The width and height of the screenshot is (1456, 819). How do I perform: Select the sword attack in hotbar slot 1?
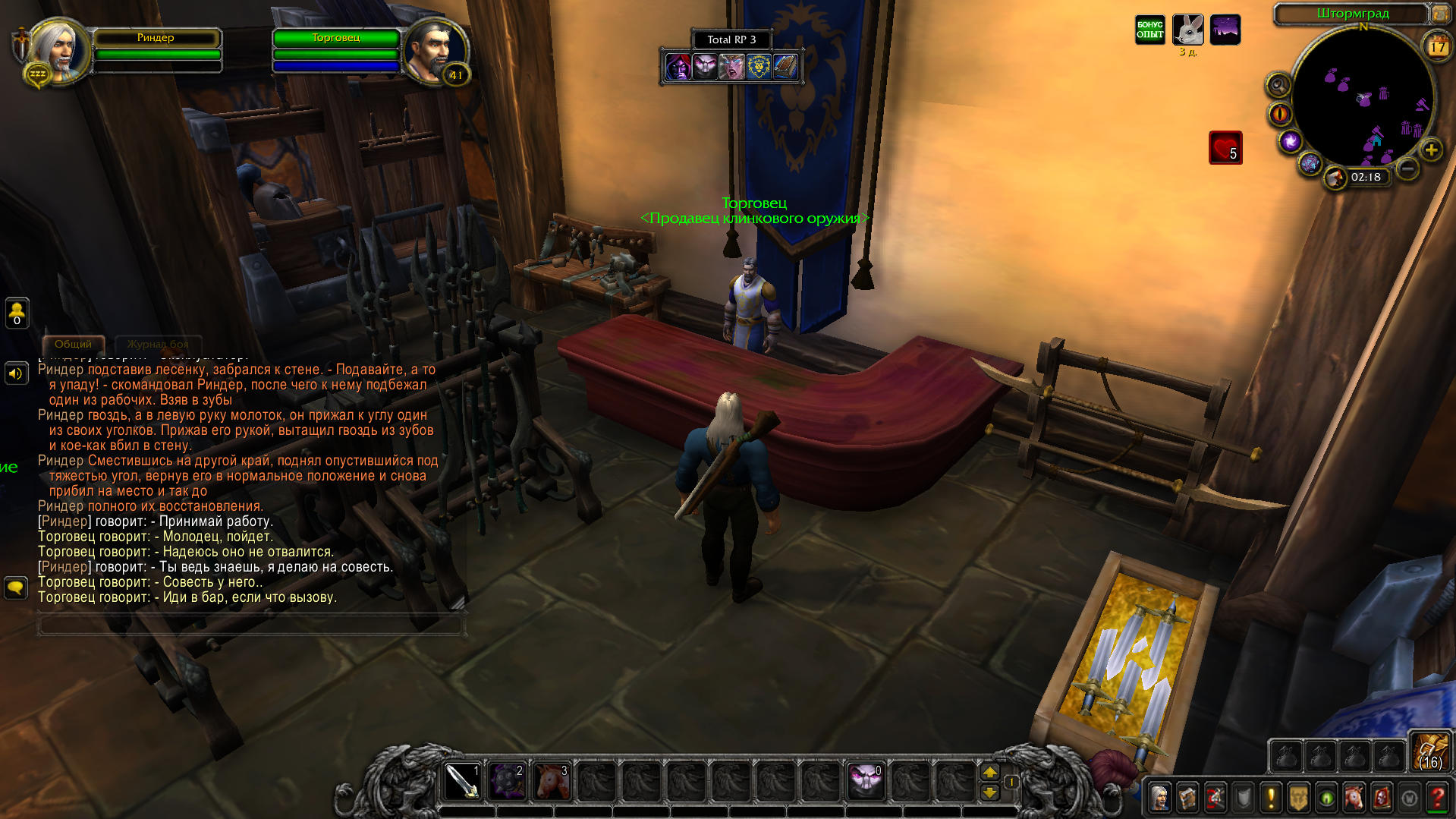pos(462,782)
